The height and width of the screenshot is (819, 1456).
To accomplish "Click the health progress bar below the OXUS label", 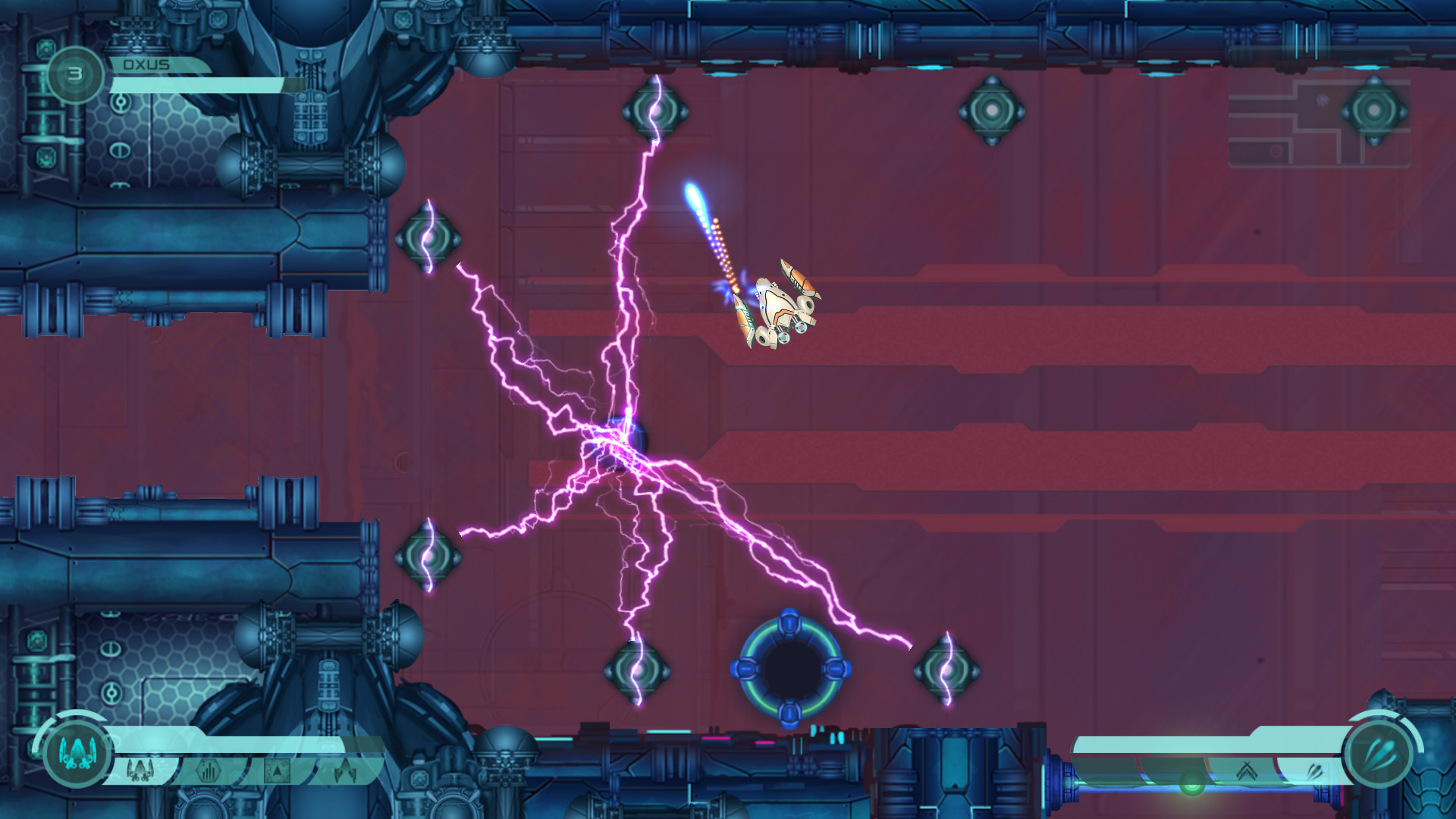I will click(x=197, y=85).
